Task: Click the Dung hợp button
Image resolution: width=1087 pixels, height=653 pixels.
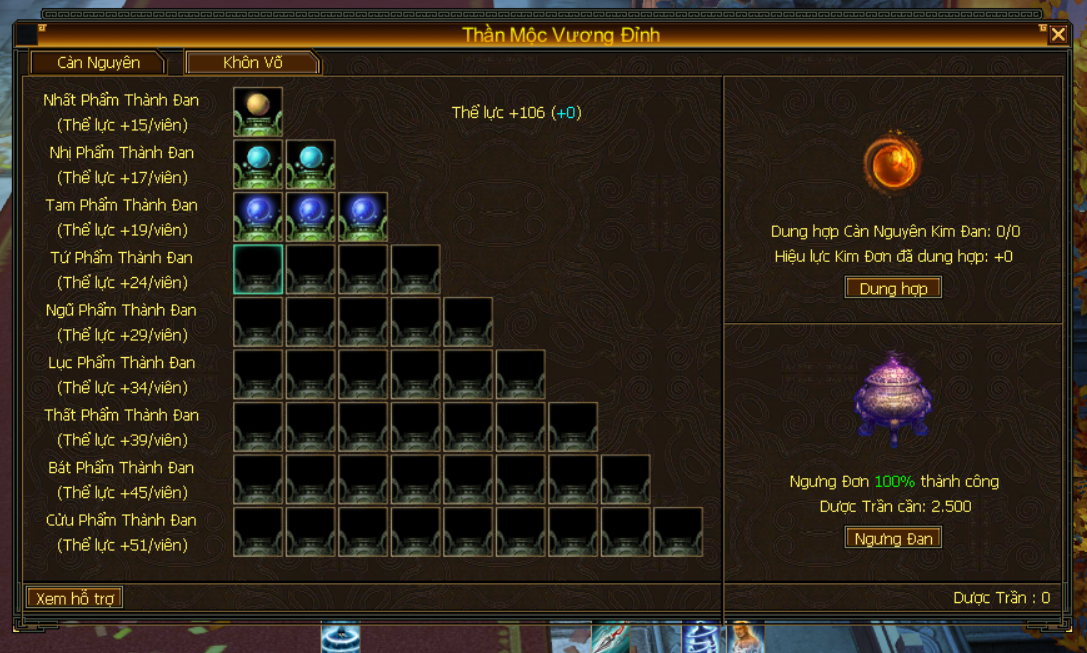Action: (893, 289)
